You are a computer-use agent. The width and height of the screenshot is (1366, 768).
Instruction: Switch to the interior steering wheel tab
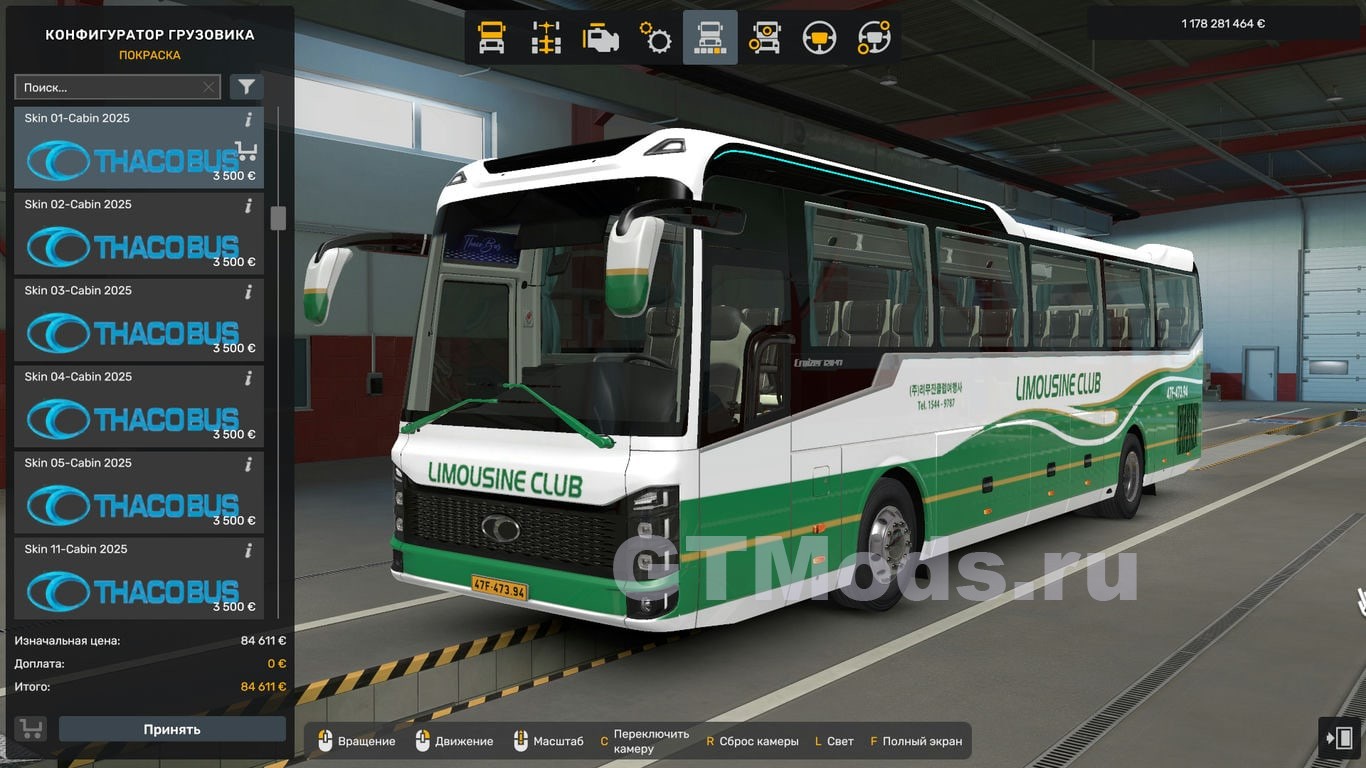(x=819, y=38)
